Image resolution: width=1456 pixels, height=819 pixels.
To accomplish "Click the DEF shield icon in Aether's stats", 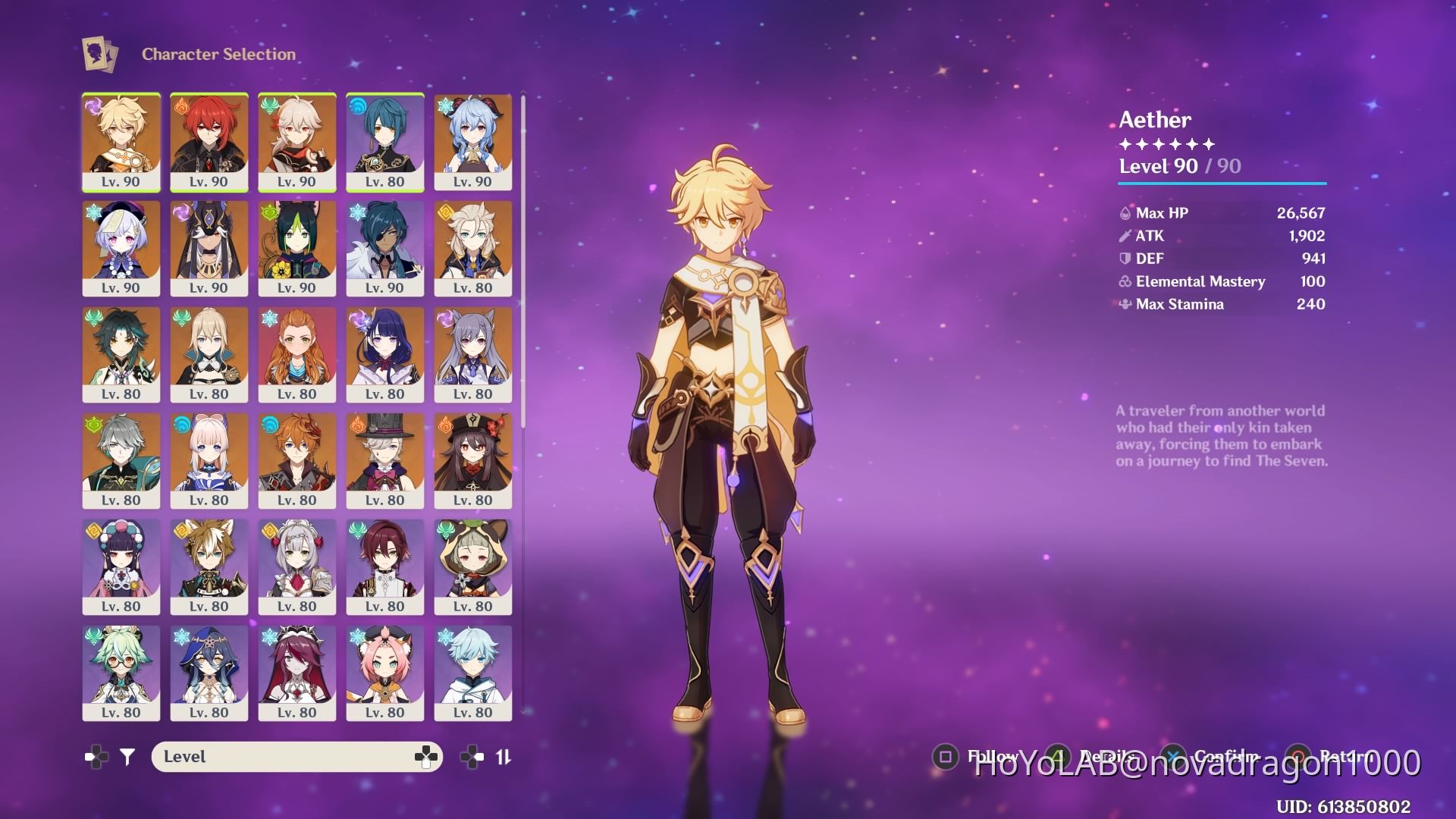I will pyautogui.click(x=1125, y=259).
